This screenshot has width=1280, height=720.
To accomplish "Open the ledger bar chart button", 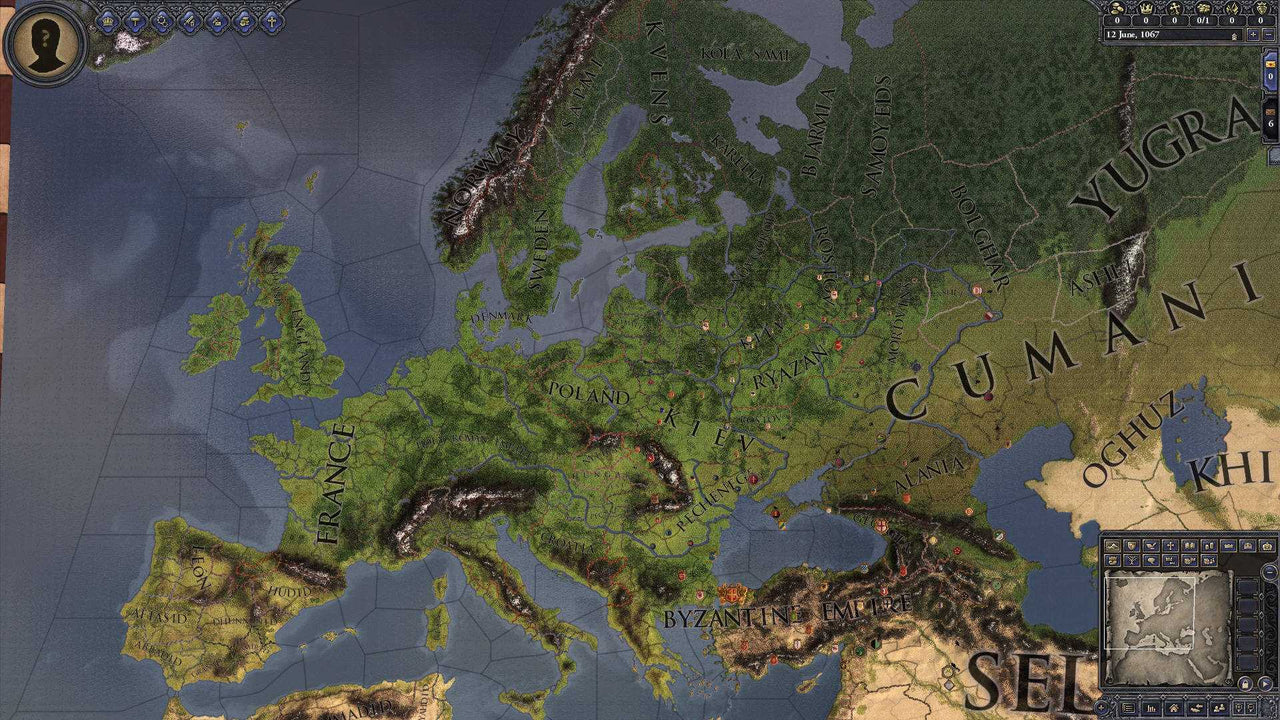I will 1151,707.
